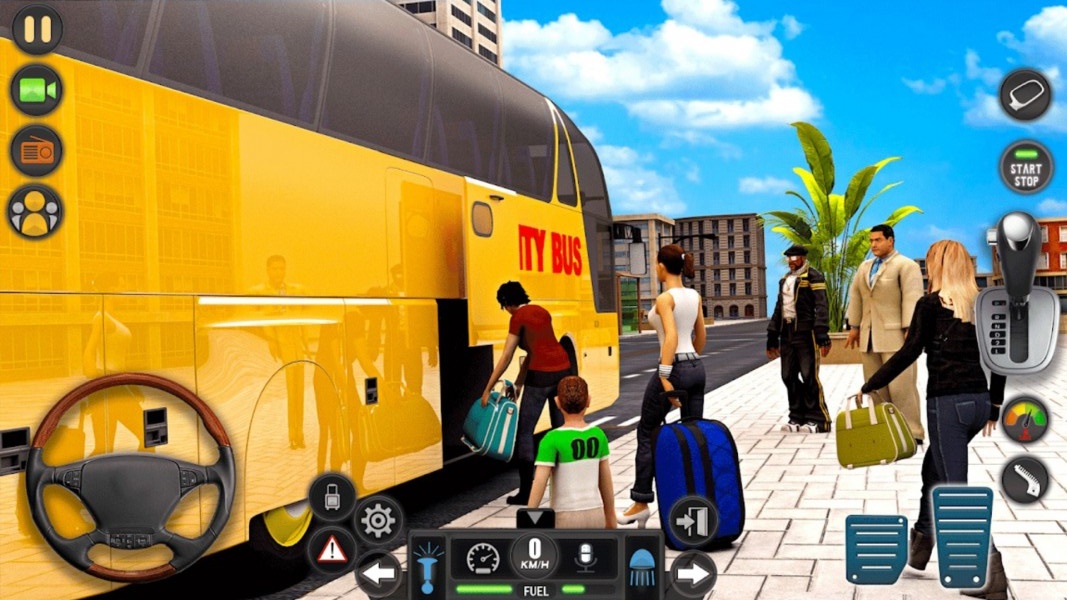The width and height of the screenshot is (1067, 600).
Task: Tap the windshield wiper icon
Action: (x=1026, y=479)
